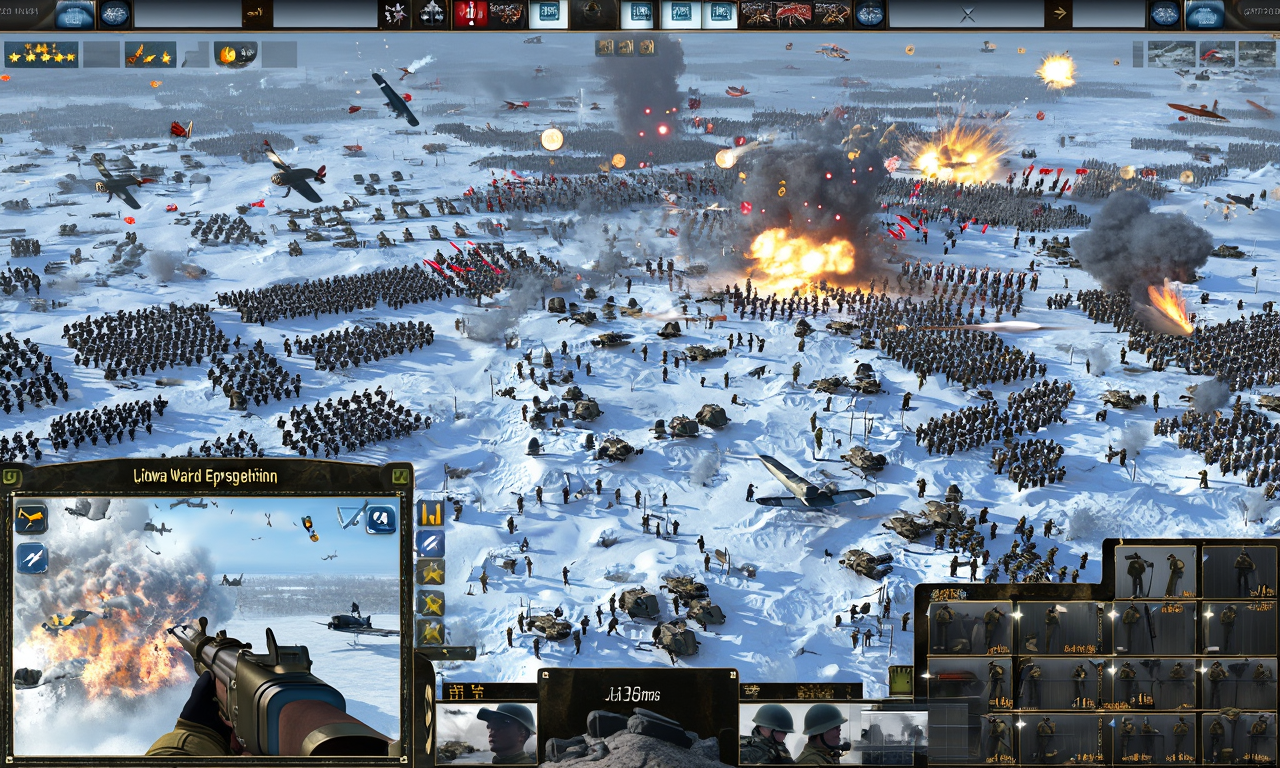
Task: Select the orange arrow button in top bar
Action: tap(1058, 14)
